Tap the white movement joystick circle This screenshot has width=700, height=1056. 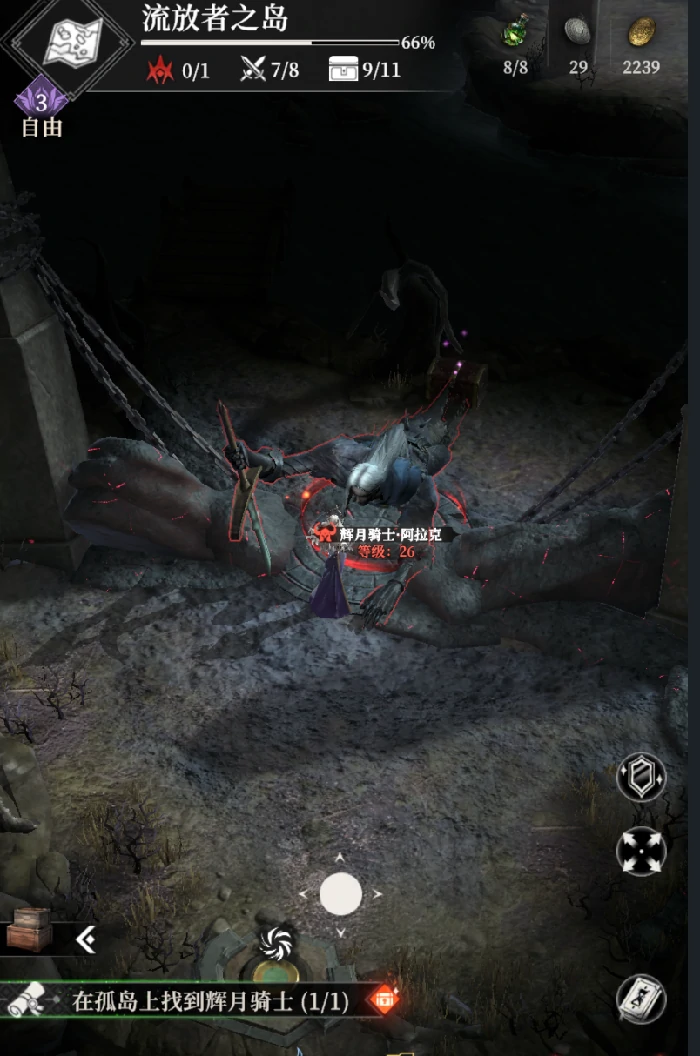tap(340, 893)
